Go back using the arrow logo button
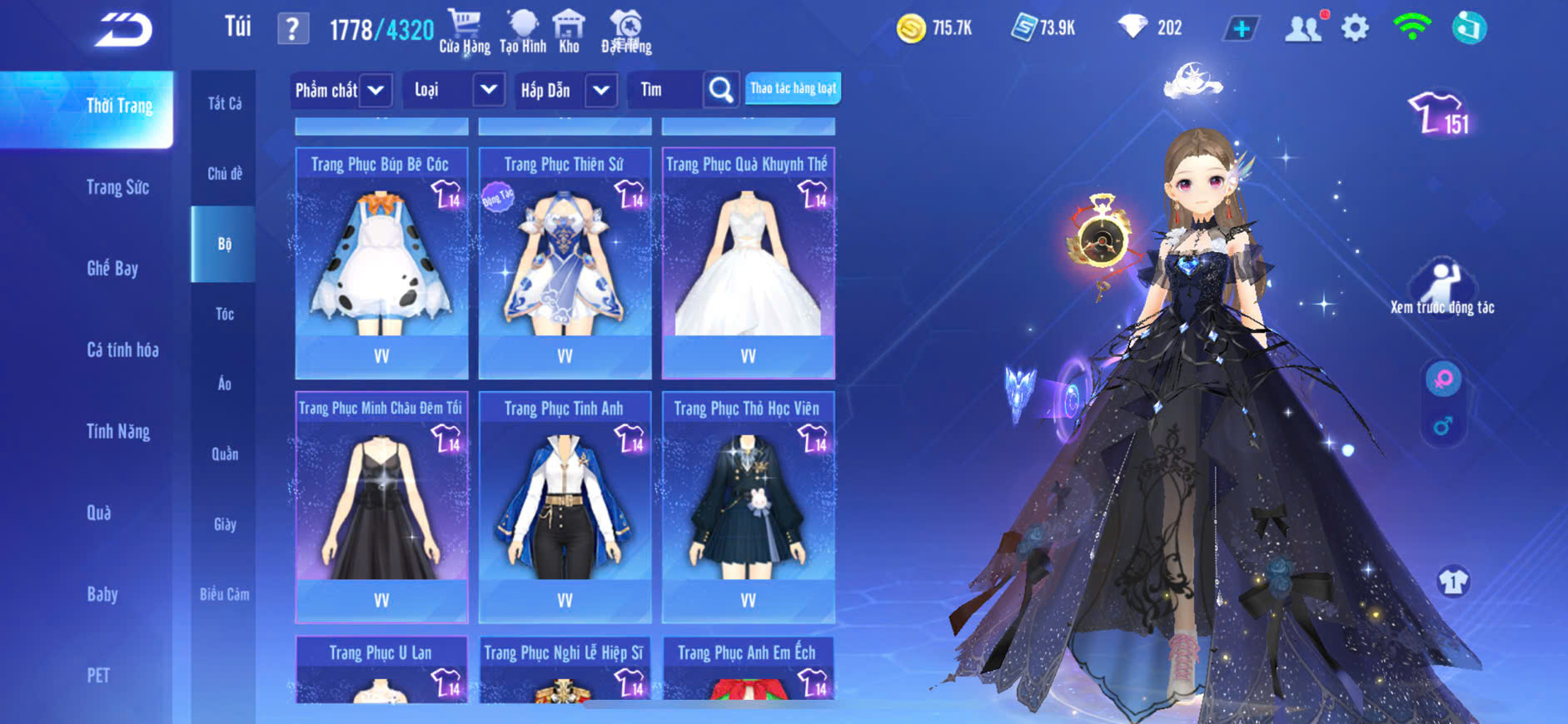Viewport: 1568px width, 724px height. point(123,30)
